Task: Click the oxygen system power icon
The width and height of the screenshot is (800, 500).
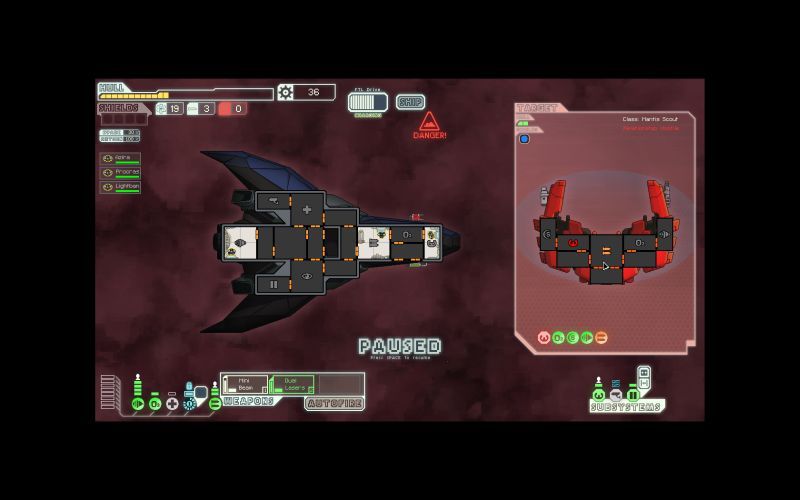Action: (155, 404)
